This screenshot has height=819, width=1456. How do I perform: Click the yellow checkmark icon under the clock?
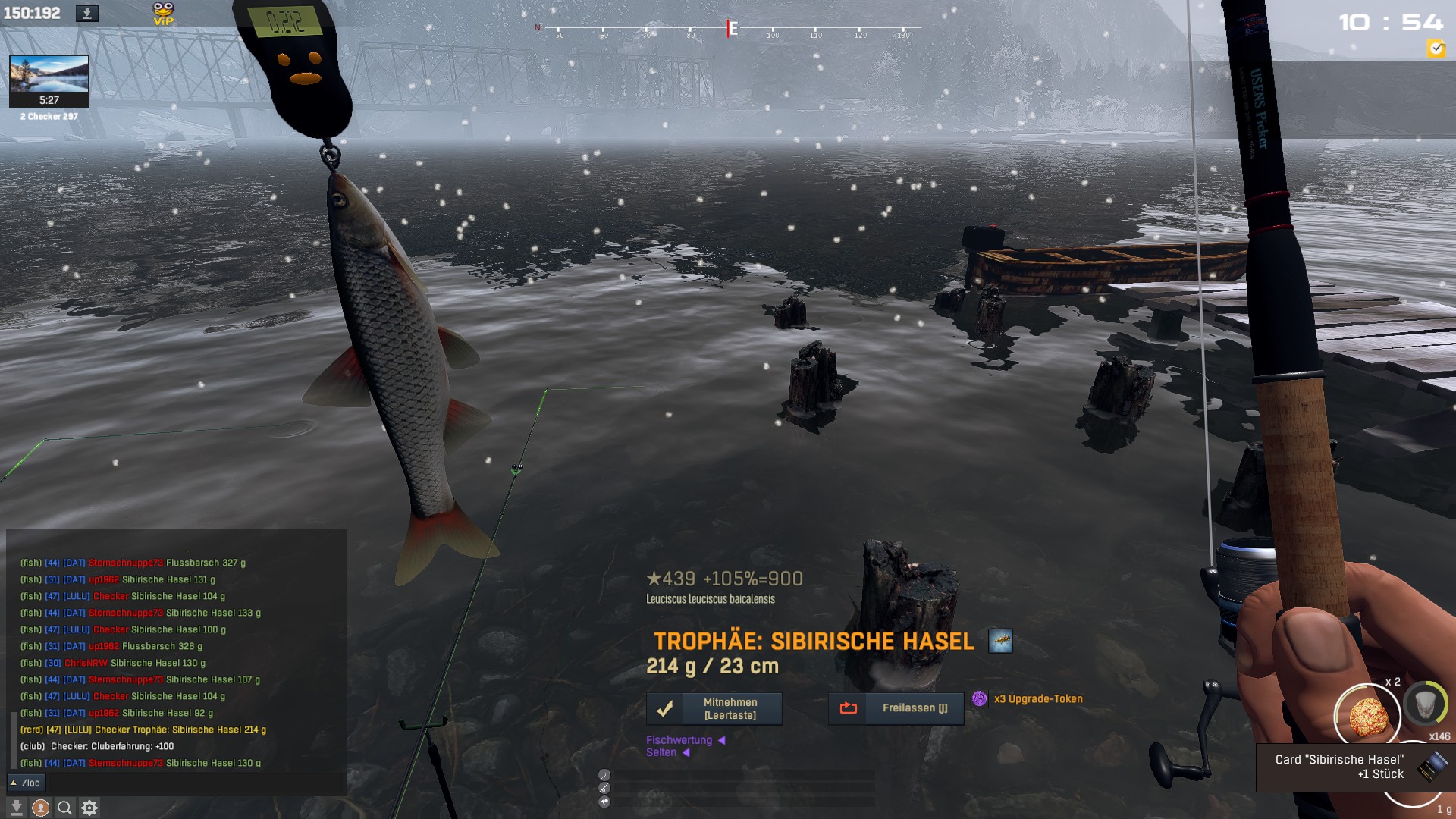point(1436,49)
